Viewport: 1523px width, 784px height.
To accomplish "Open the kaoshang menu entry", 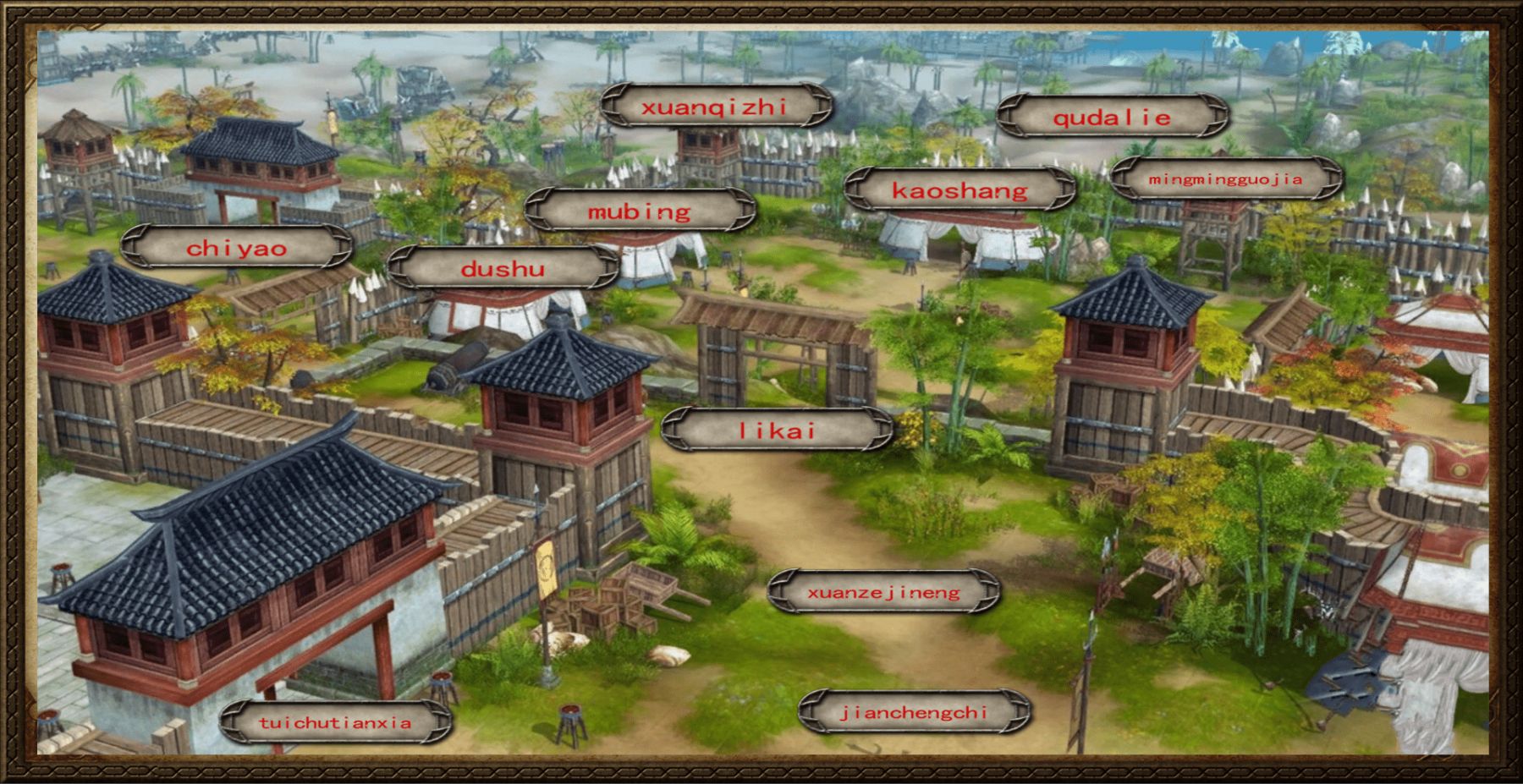I will click(x=959, y=190).
